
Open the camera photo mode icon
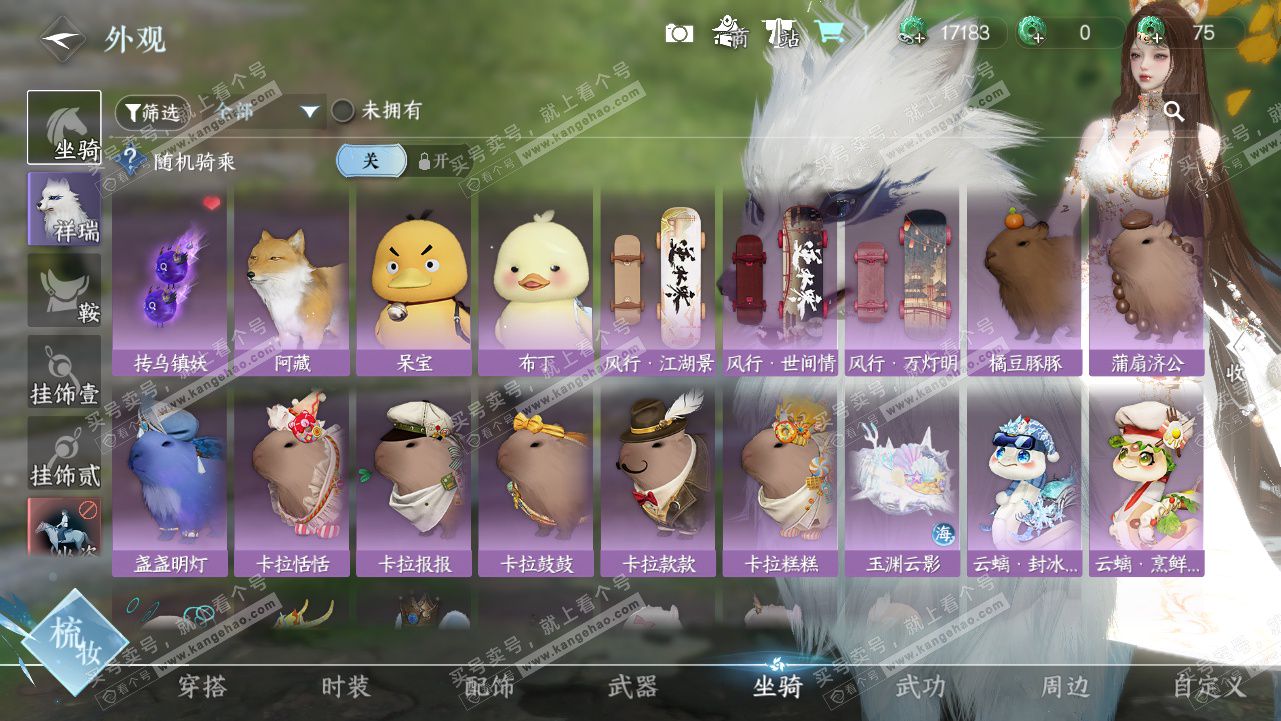tap(679, 33)
